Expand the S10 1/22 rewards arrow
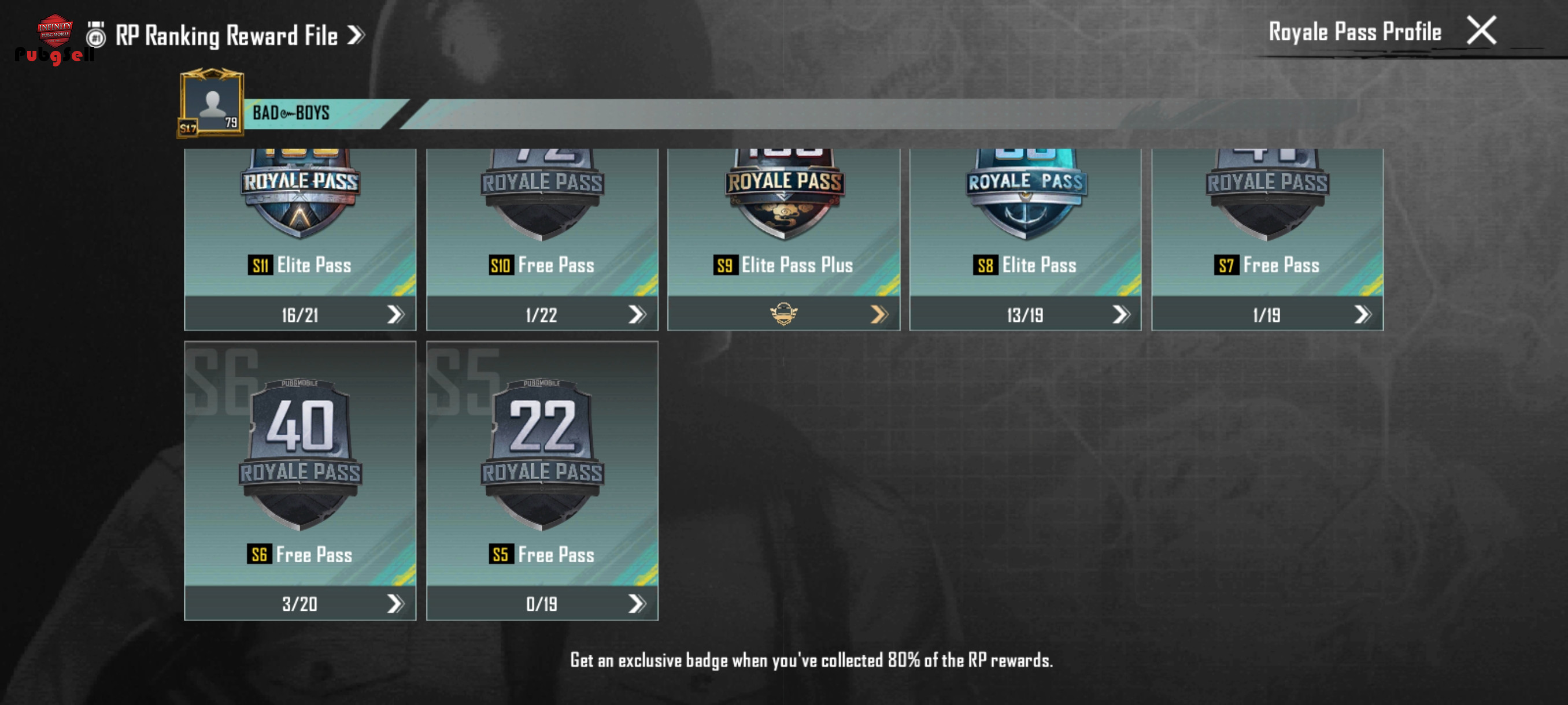 click(x=636, y=314)
